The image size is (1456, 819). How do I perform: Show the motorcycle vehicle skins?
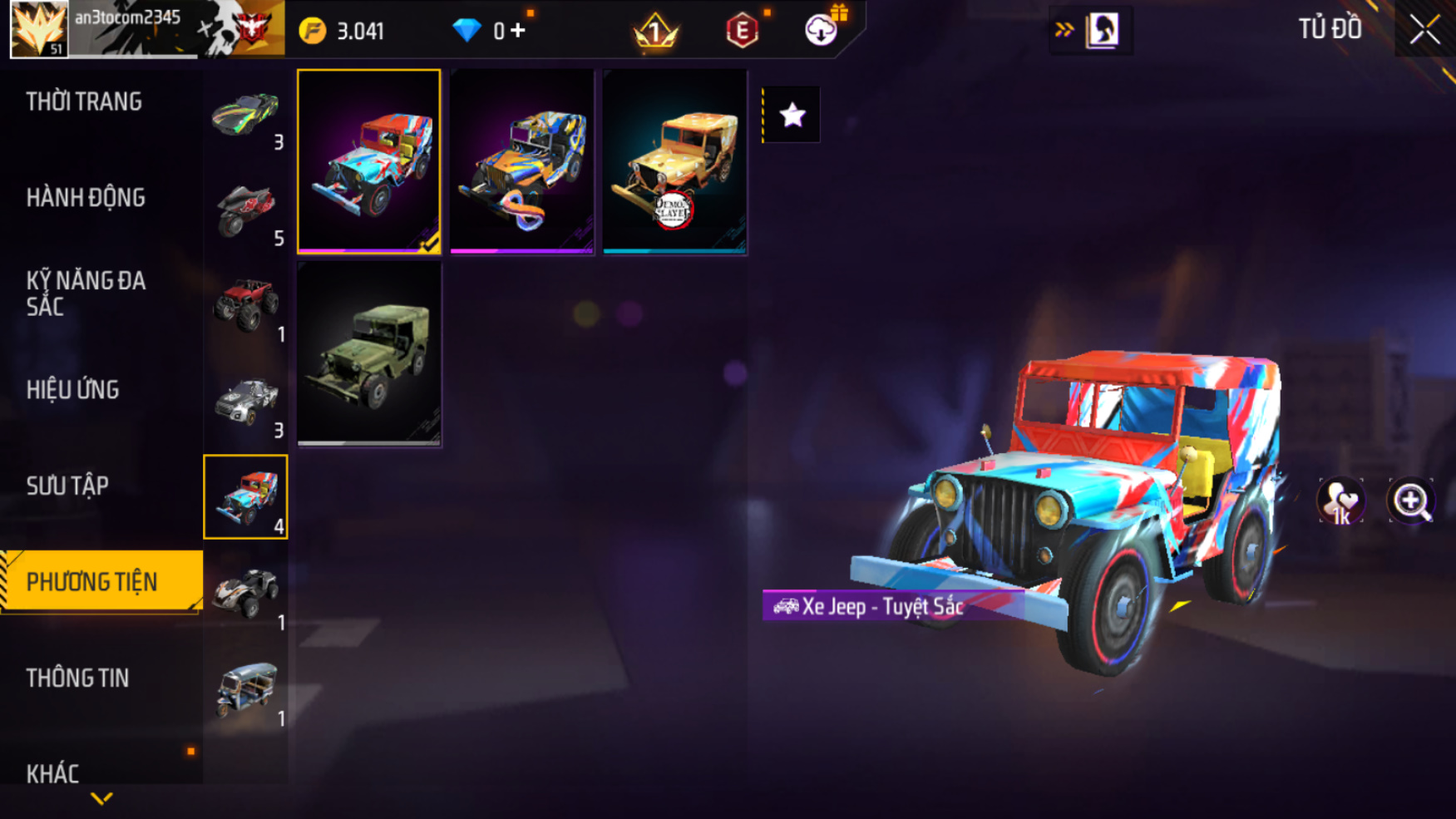[245, 211]
